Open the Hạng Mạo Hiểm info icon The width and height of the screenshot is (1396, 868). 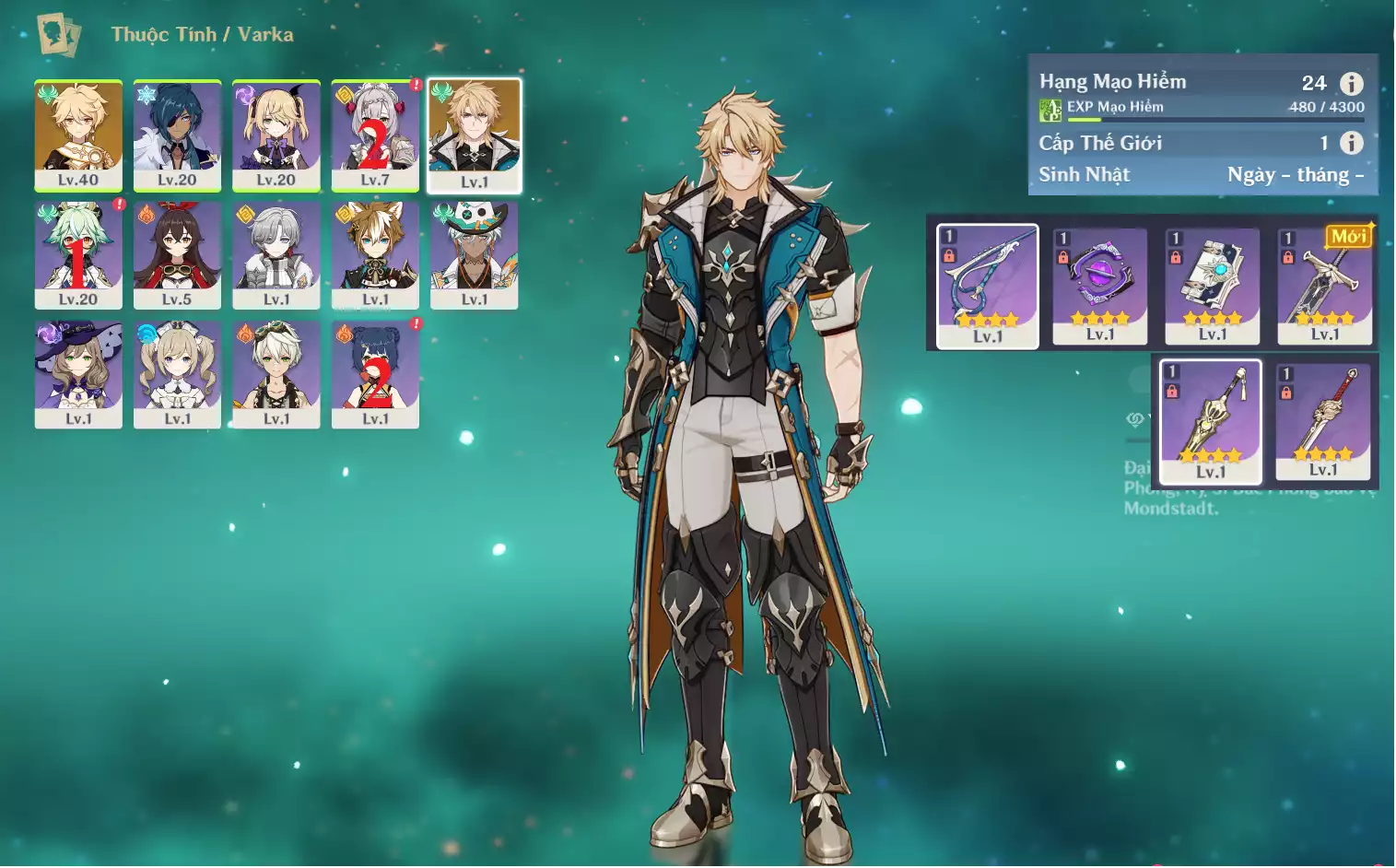click(x=1351, y=84)
